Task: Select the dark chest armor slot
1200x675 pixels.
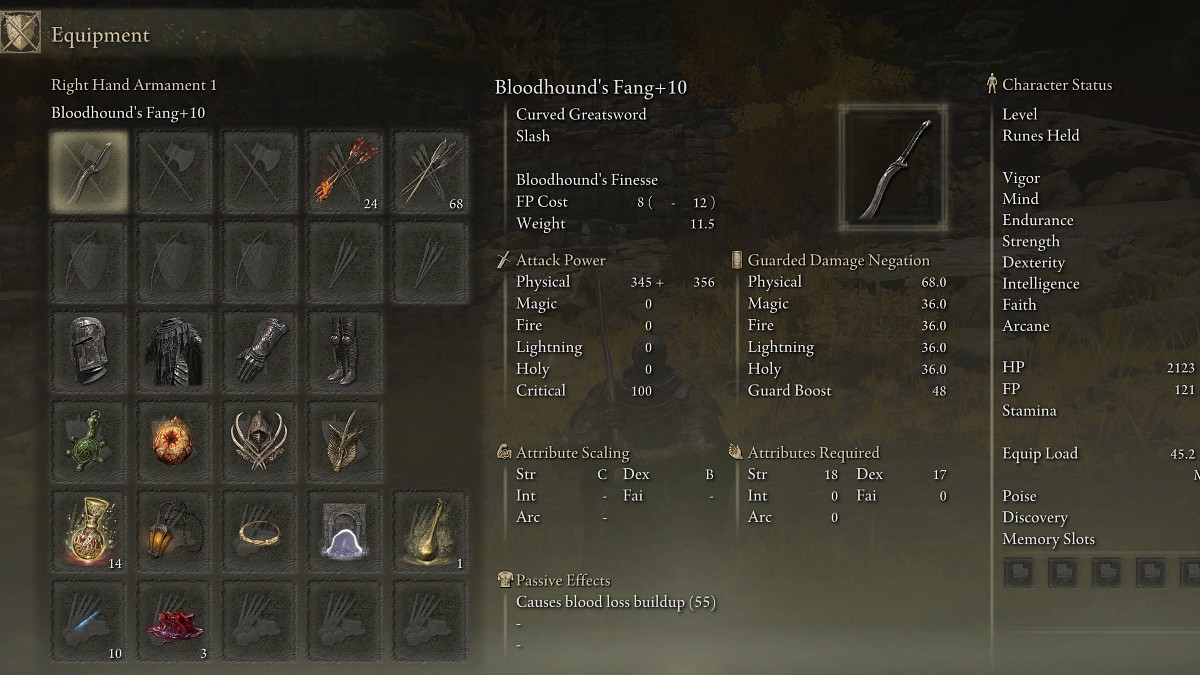Action: click(174, 351)
